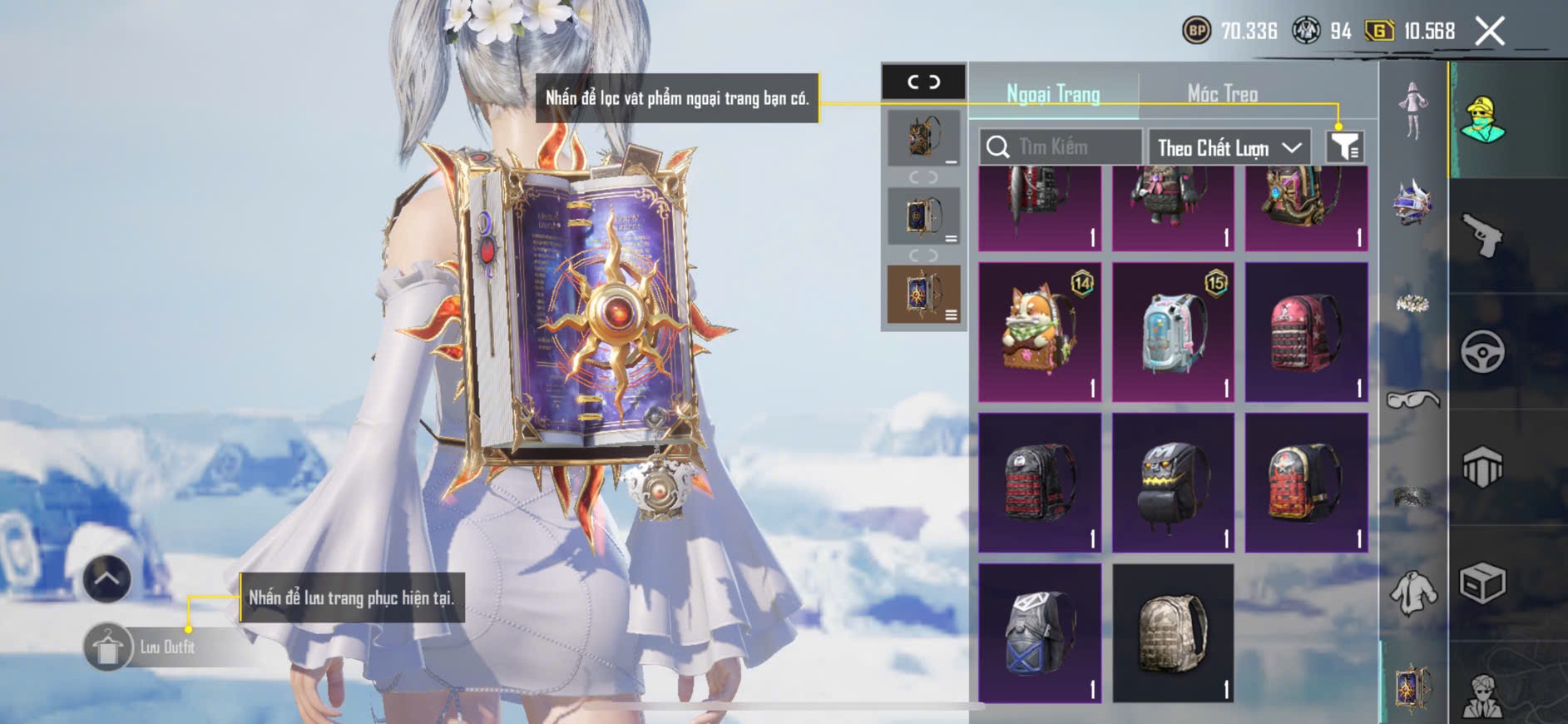Toggle the owned items filter funnel

pos(1344,147)
